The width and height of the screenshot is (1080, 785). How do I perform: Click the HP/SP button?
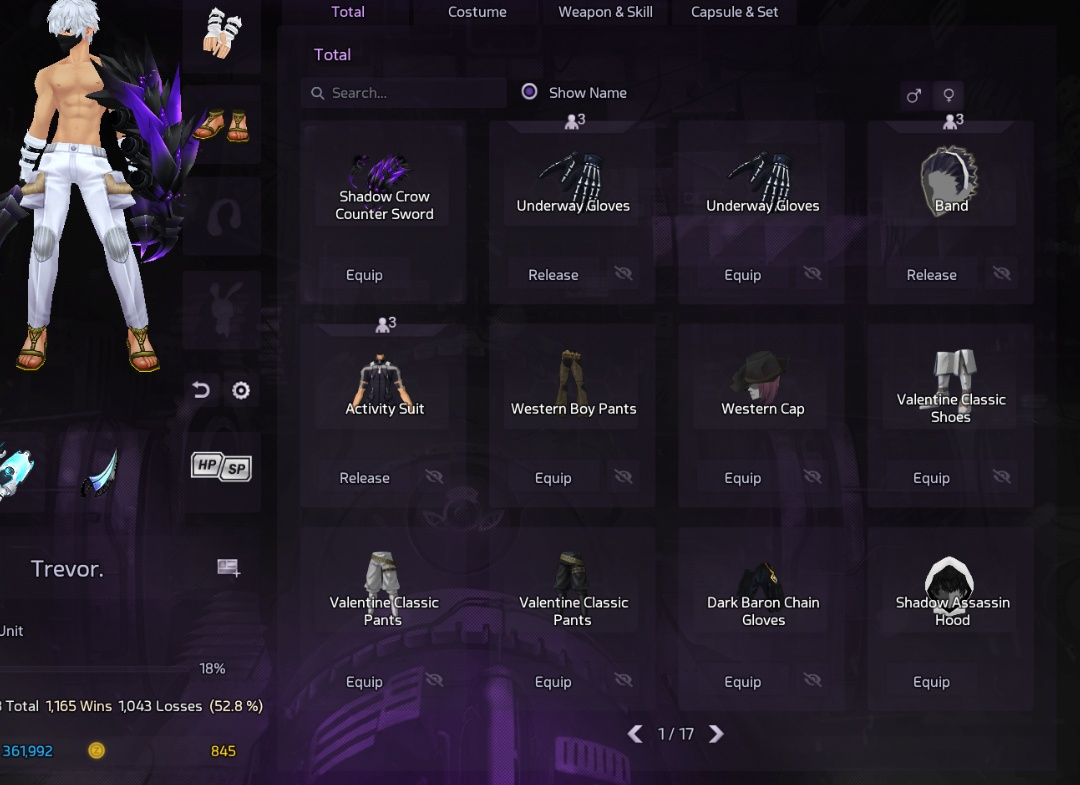tap(221, 466)
